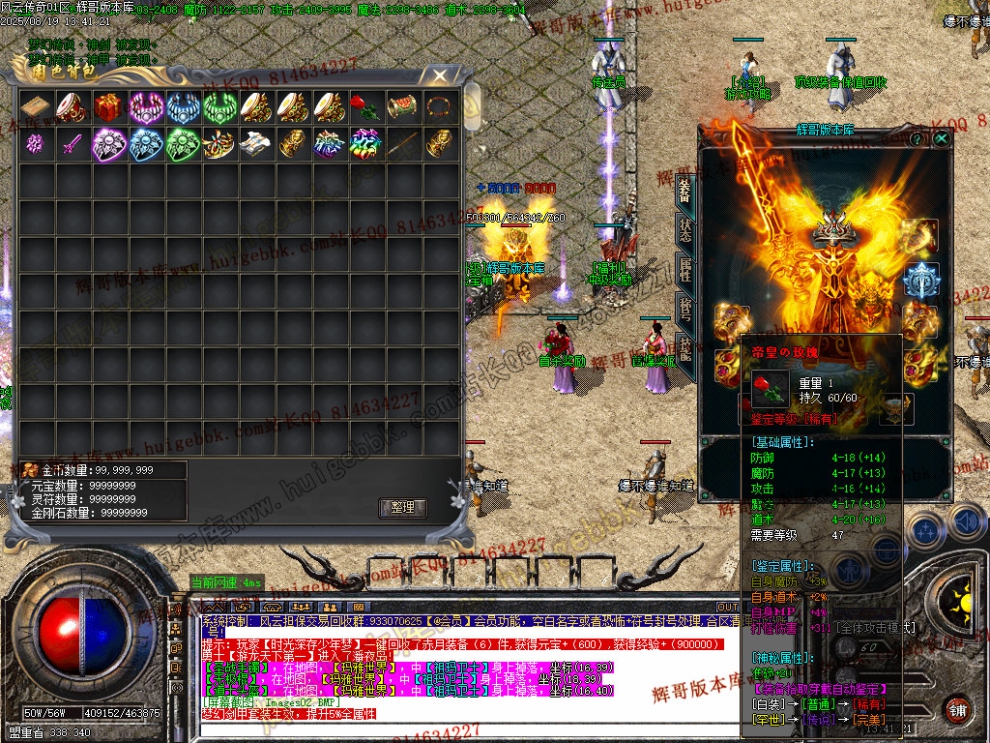Image resolution: width=990 pixels, height=743 pixels.
Task: Click the round 铺 shop button
Action: click(x=957, y=711)
